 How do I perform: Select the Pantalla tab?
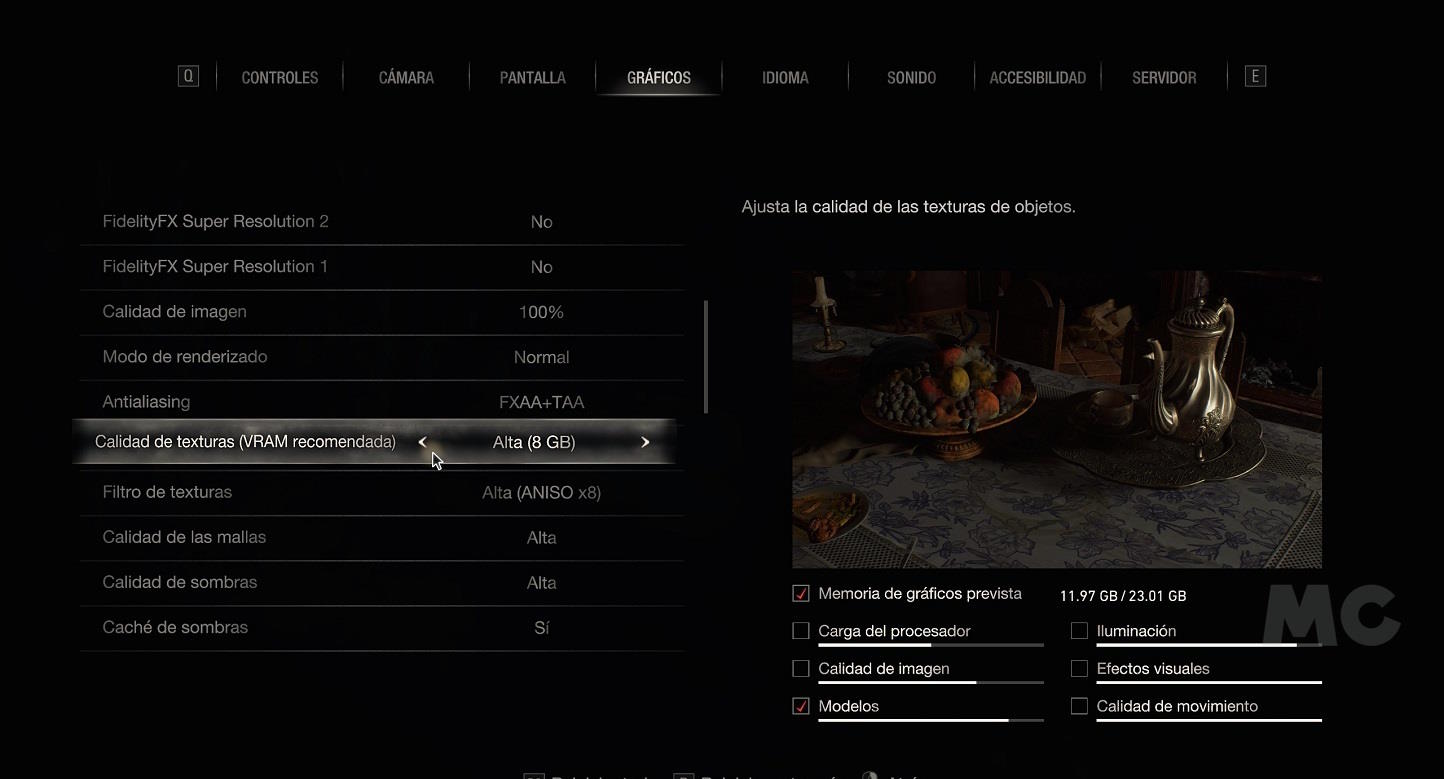click(x=533, y=78)
